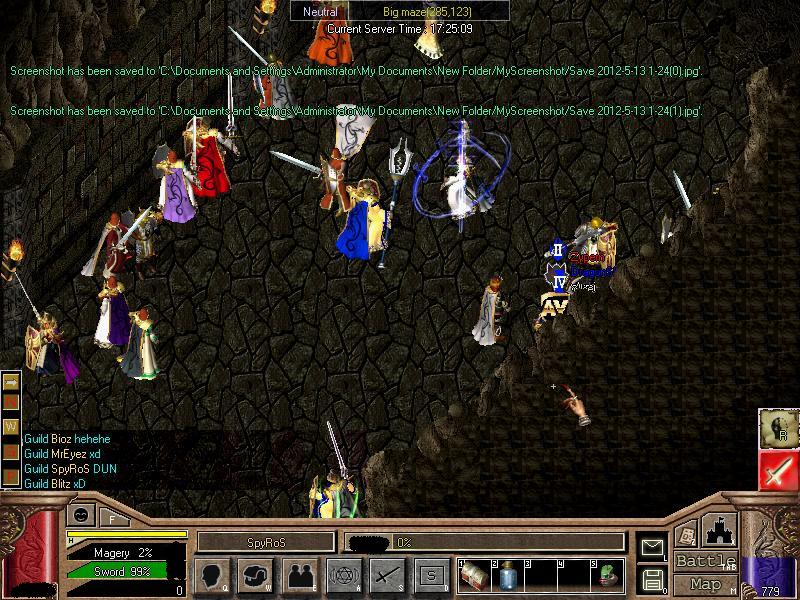Click the square S button
Screen dimensions: 800x600
pyautogui.click(x=431, y=575)
